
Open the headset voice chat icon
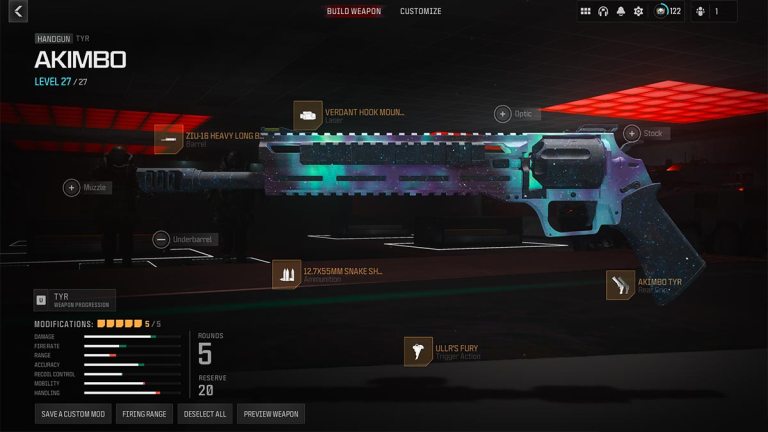coord(603,12)
